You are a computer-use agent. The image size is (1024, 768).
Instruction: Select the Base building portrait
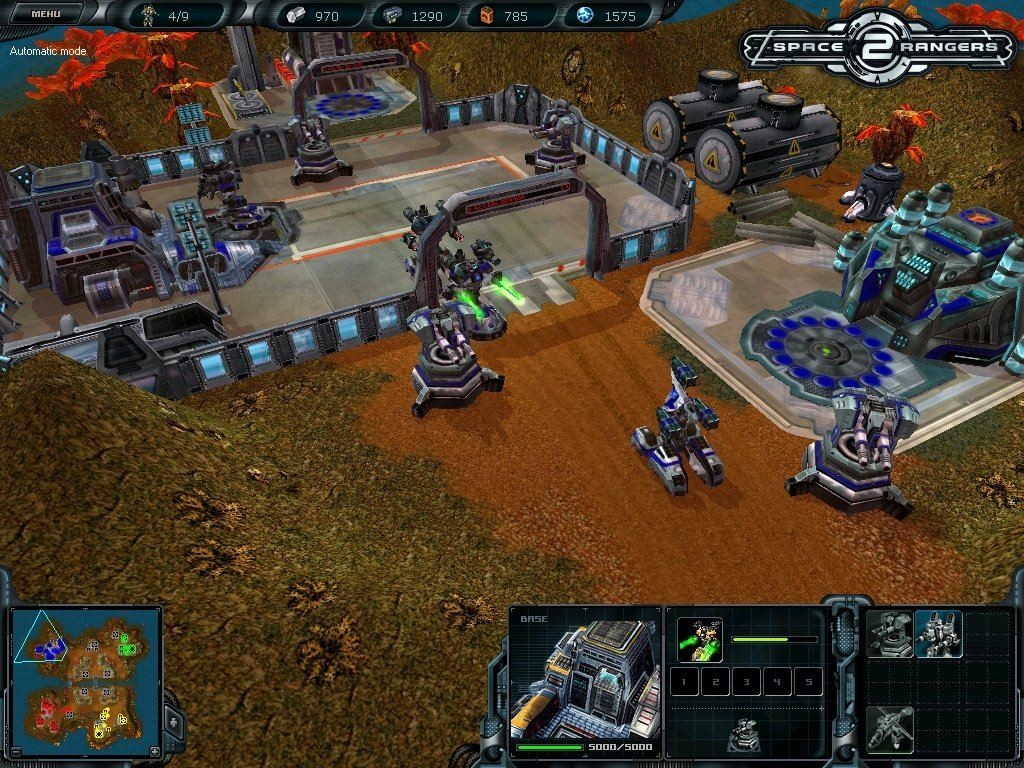[584, 678]
